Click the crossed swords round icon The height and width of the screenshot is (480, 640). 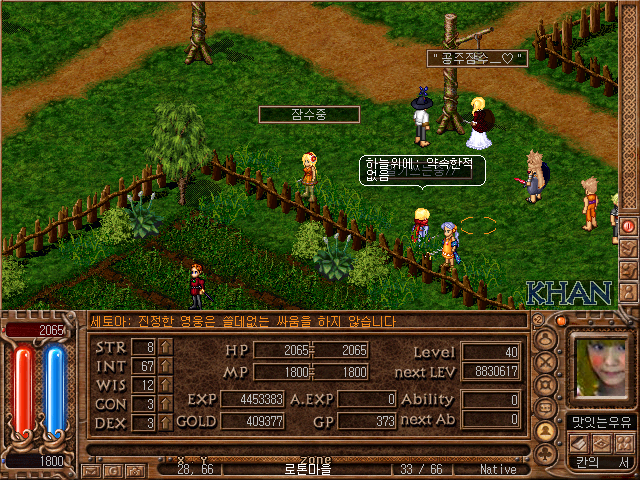[x=546, y=361]
